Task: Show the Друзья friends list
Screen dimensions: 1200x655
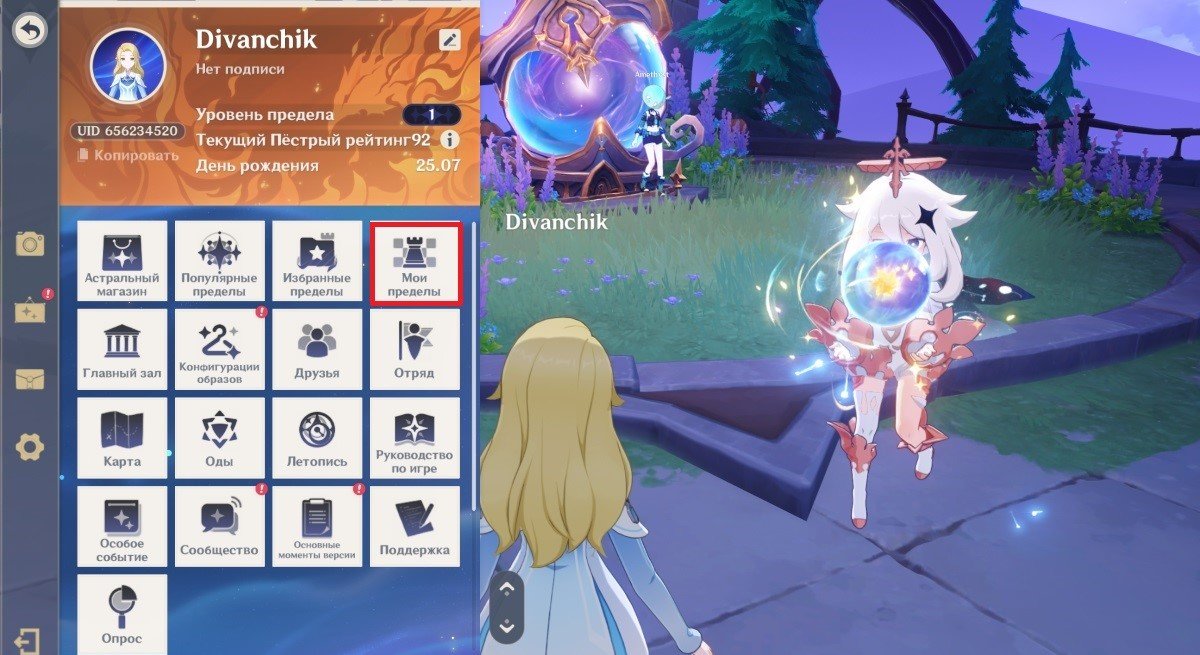Action: (x=317, y=350)
